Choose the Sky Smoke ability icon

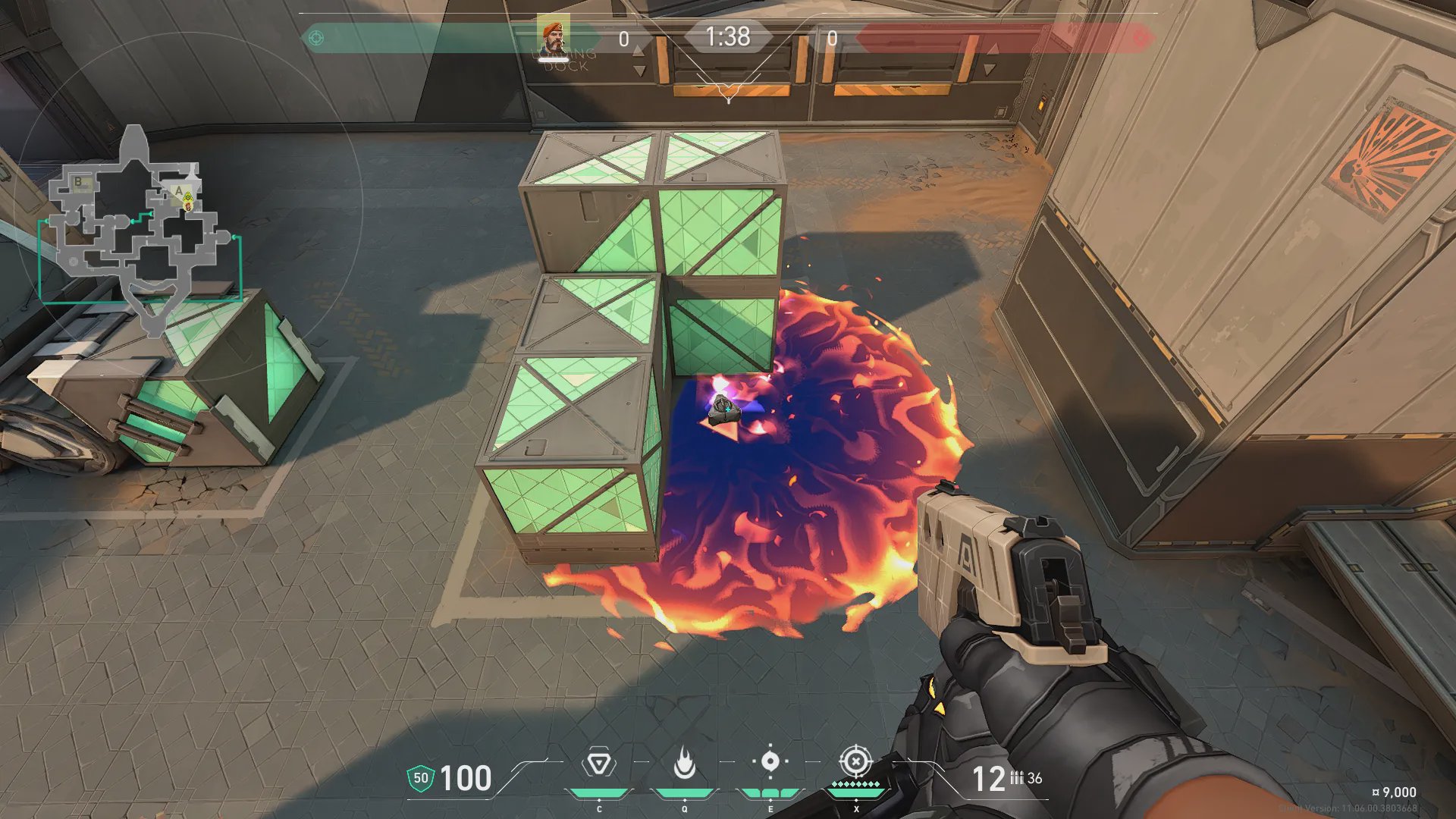tap(770, 762)
